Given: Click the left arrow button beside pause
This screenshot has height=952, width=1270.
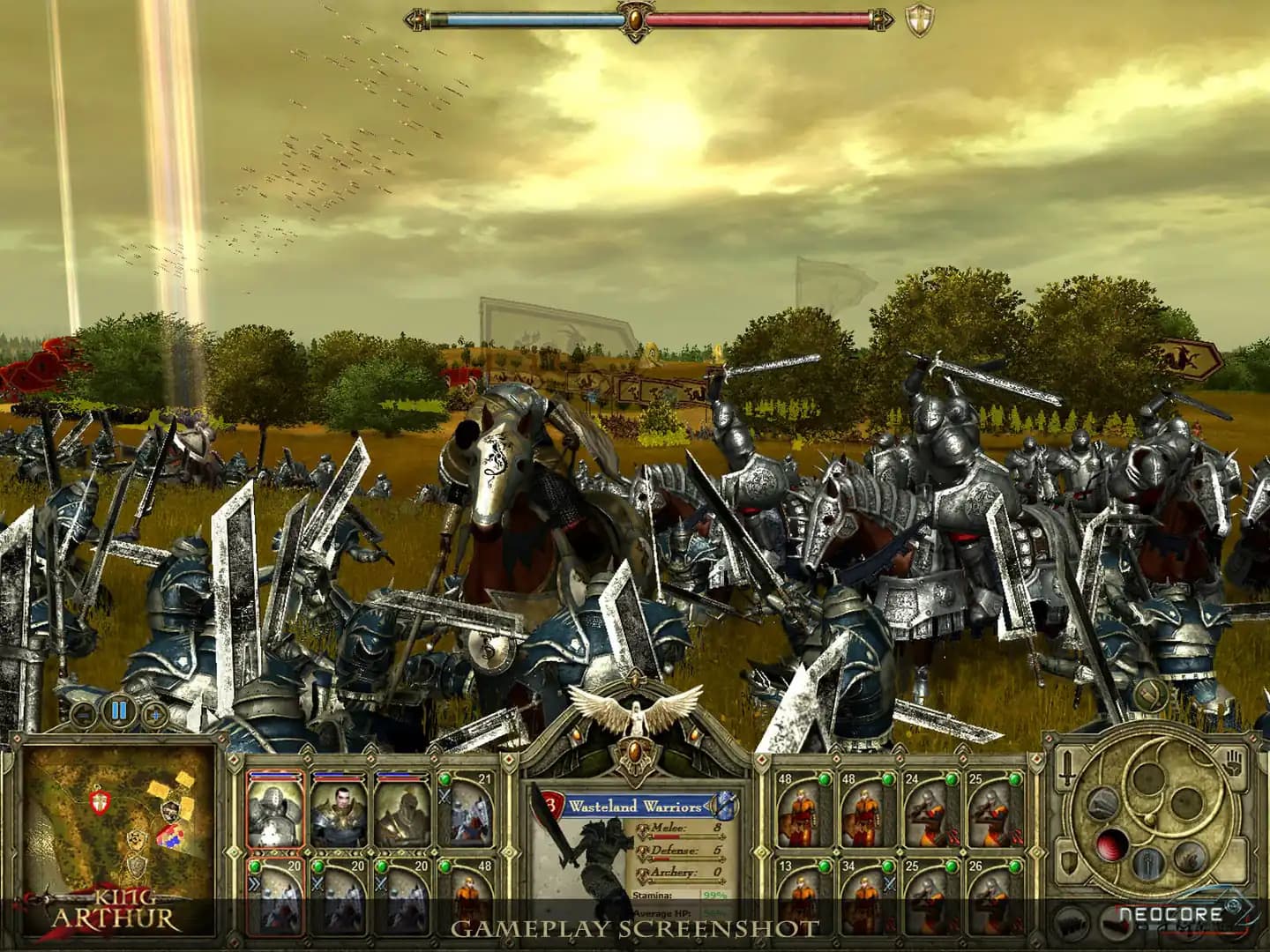Looking at the screenshot, I should (x=82, y=713).
